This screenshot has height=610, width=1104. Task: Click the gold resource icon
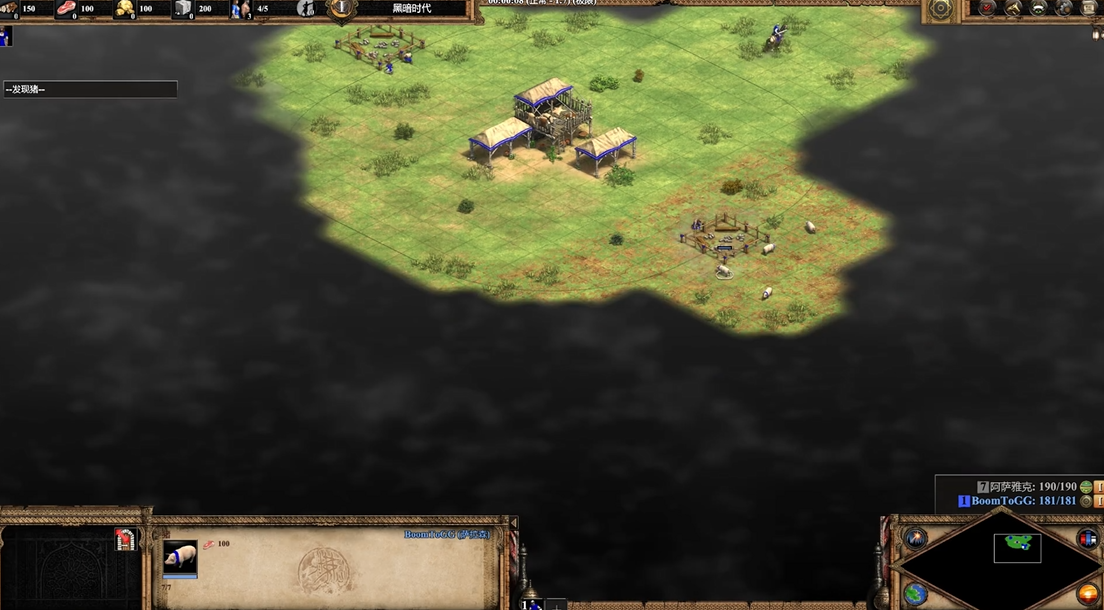(125, 9)
